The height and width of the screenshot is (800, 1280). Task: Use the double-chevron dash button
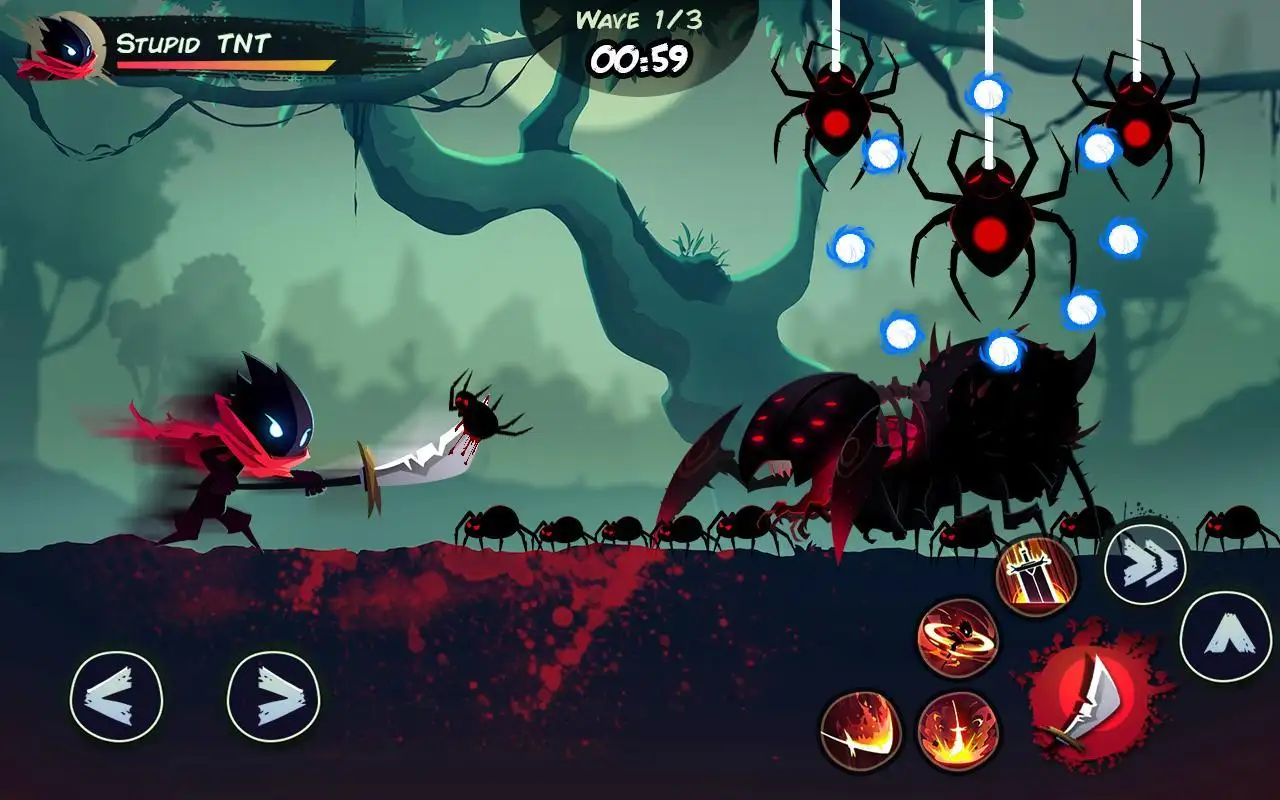(x=1145, y=565)
